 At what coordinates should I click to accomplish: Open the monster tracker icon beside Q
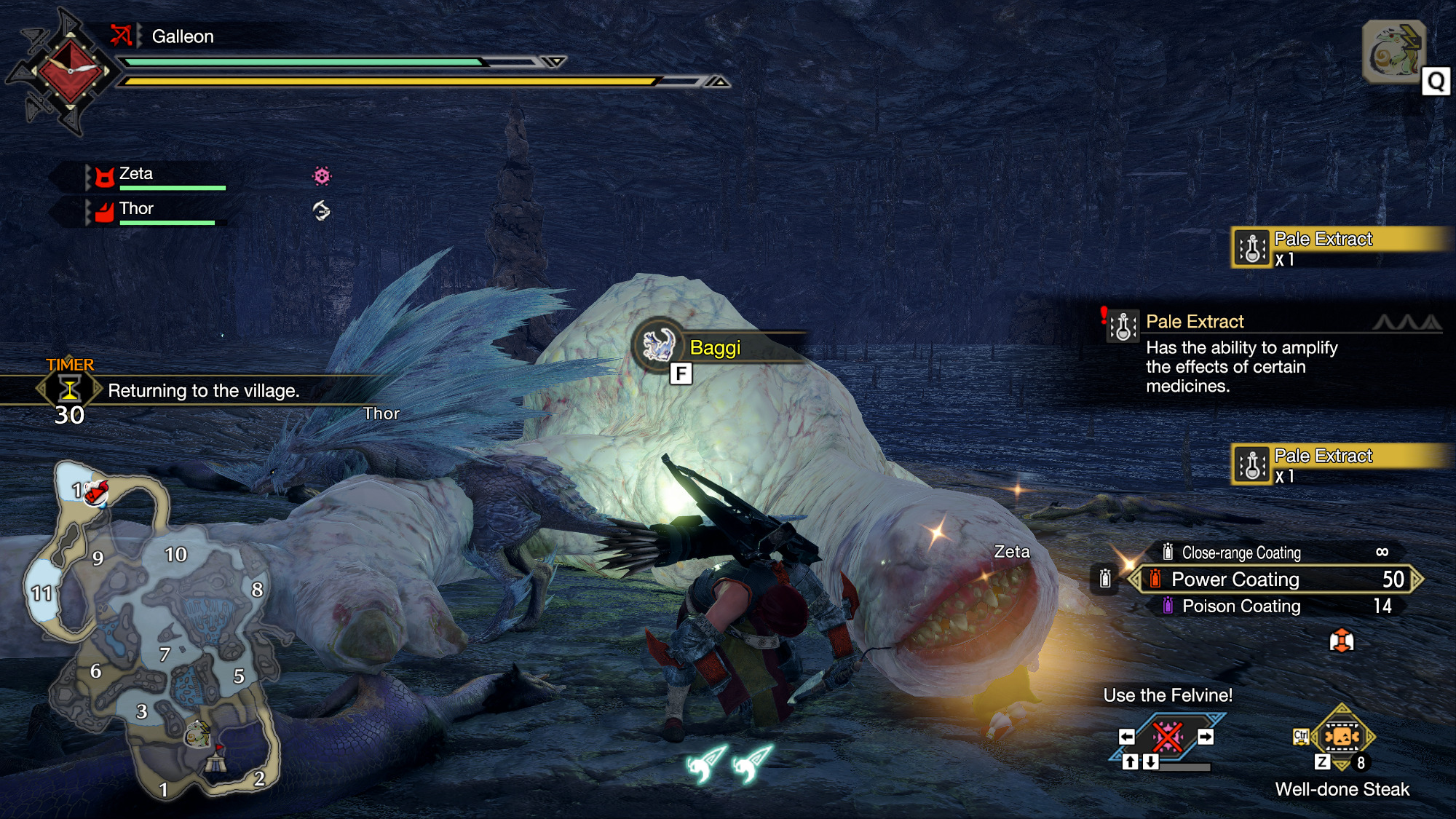tap(1393, 52)
